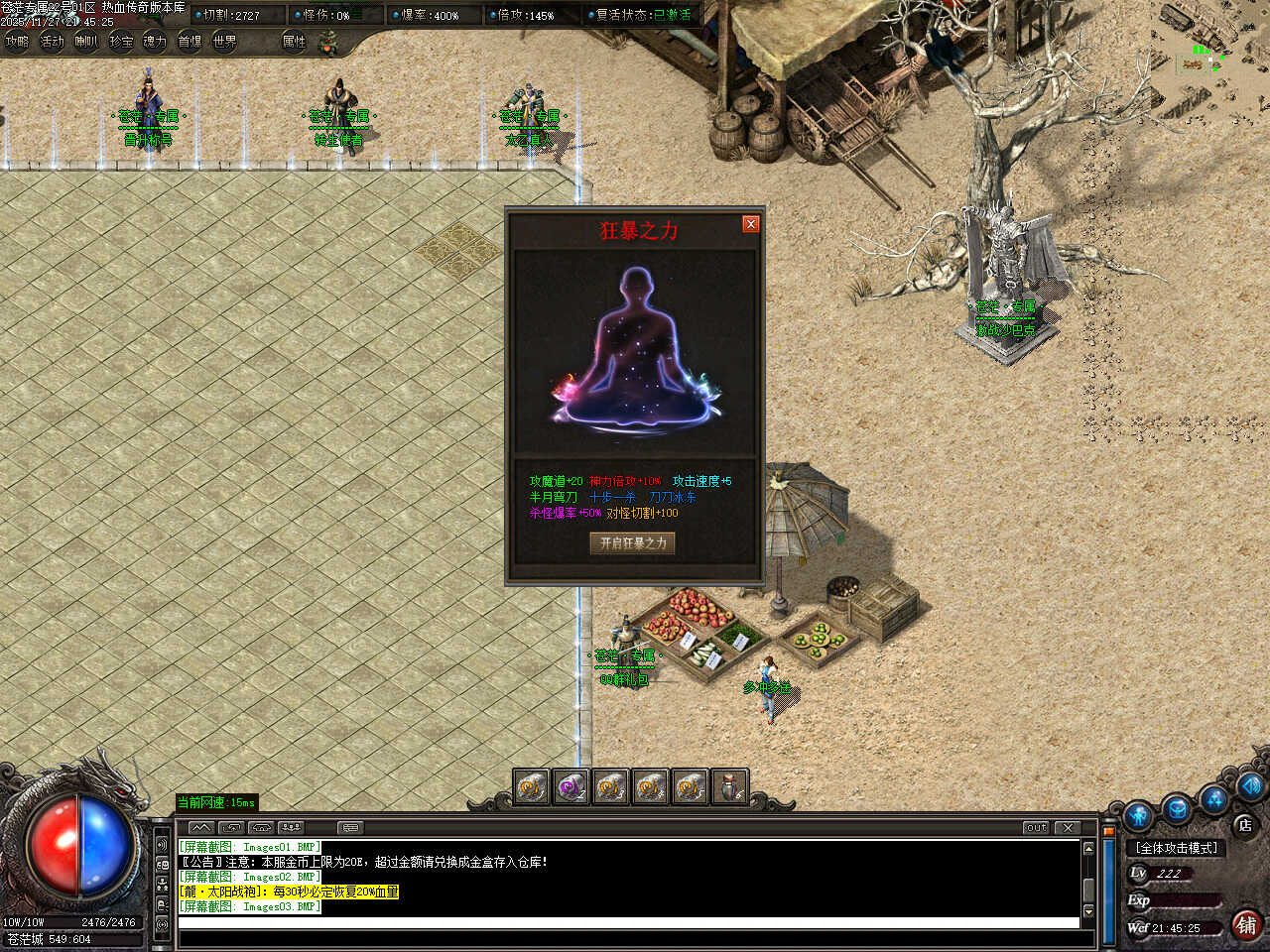Image resolution: width=1270 pixels, height=952 pixels.
Task: Activate the 开启狂暴之力 button
Action: (x=633, y=542)
